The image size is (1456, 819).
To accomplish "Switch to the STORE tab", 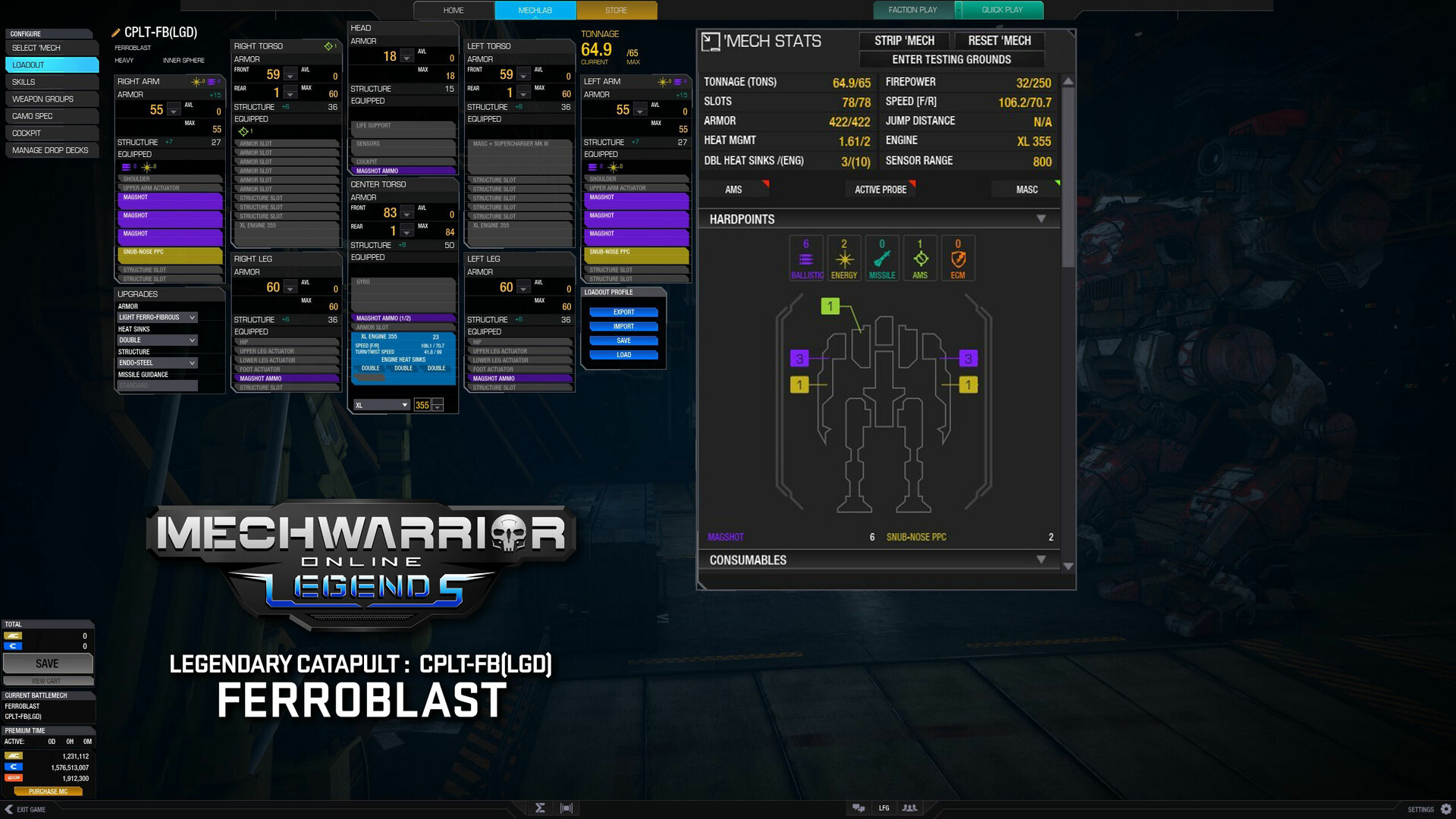I will tap(616, 10).
